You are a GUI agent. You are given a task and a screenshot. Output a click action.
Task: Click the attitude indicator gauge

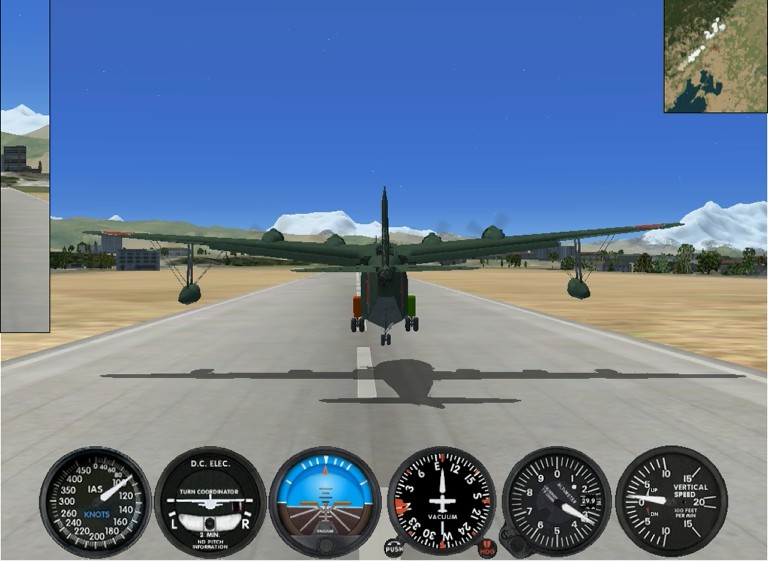[x=325, y=501]
